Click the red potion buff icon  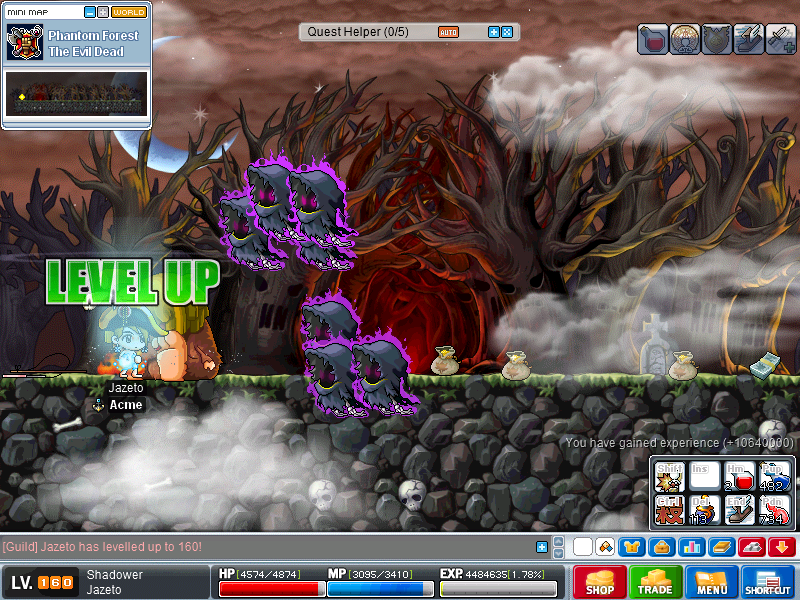pos(653,39)
